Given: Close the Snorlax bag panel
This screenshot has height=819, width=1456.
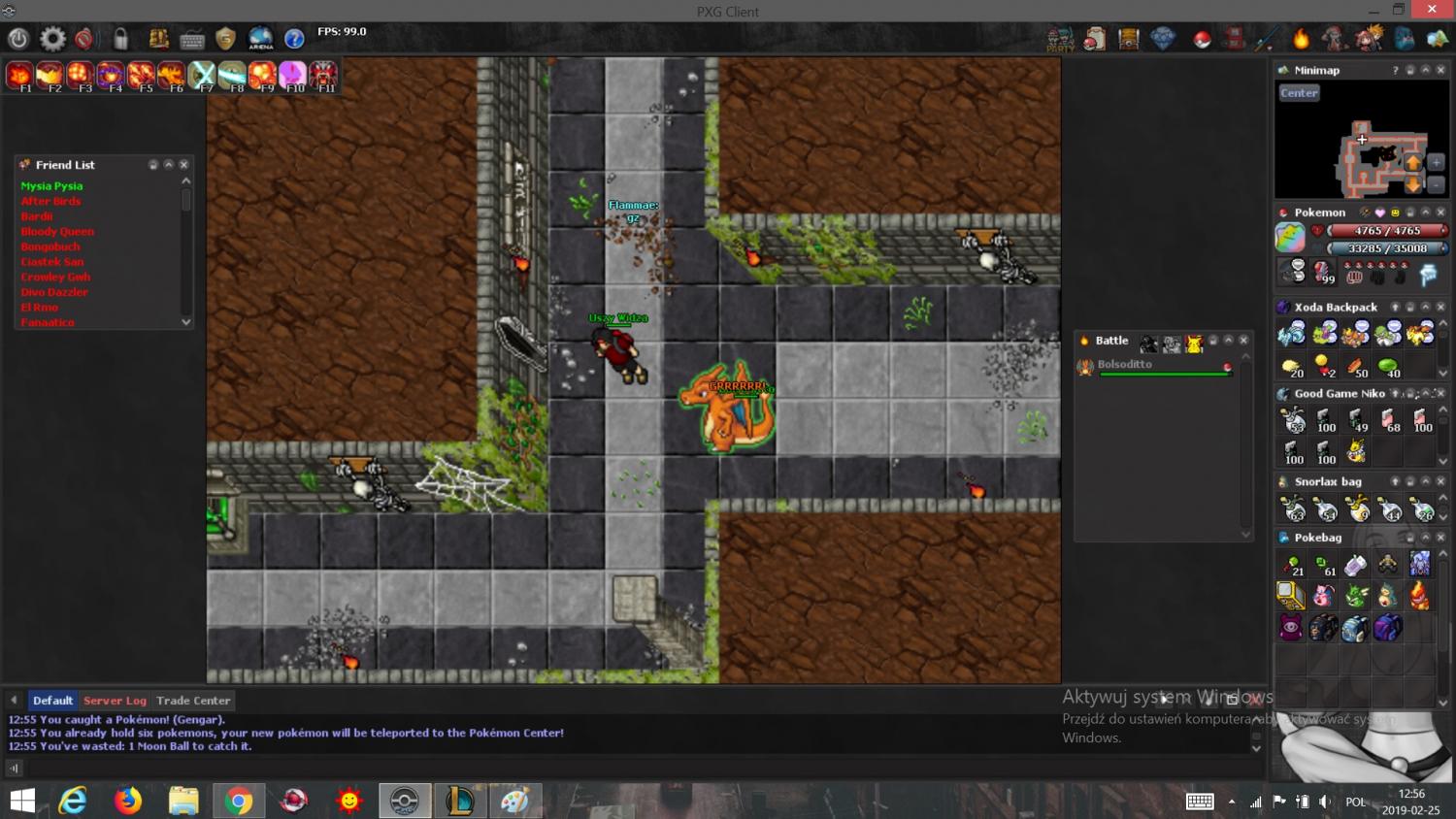Looking at the screenshot, I should tap(1440, 481).
